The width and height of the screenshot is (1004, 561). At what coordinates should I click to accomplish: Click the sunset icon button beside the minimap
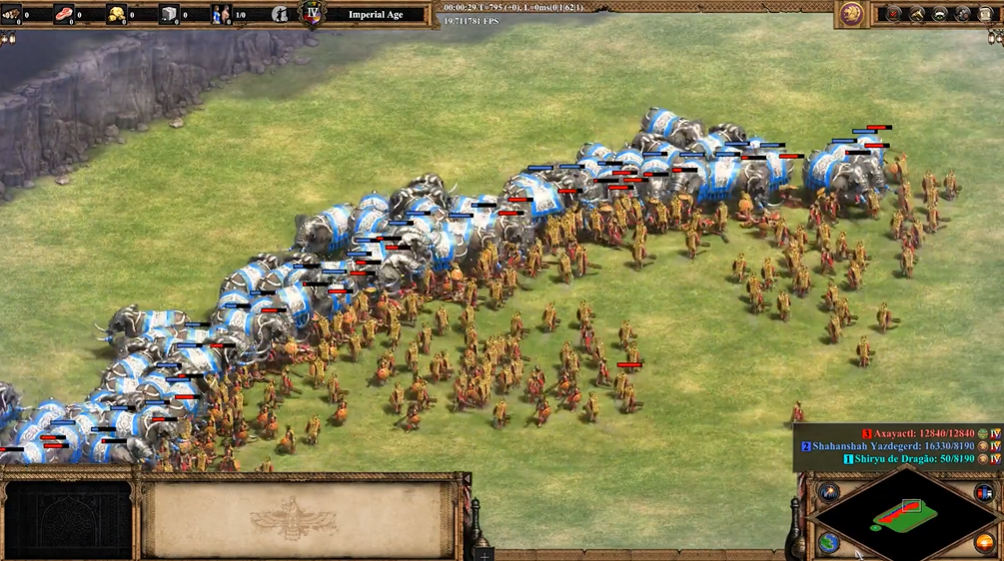(x=984, y=543)
